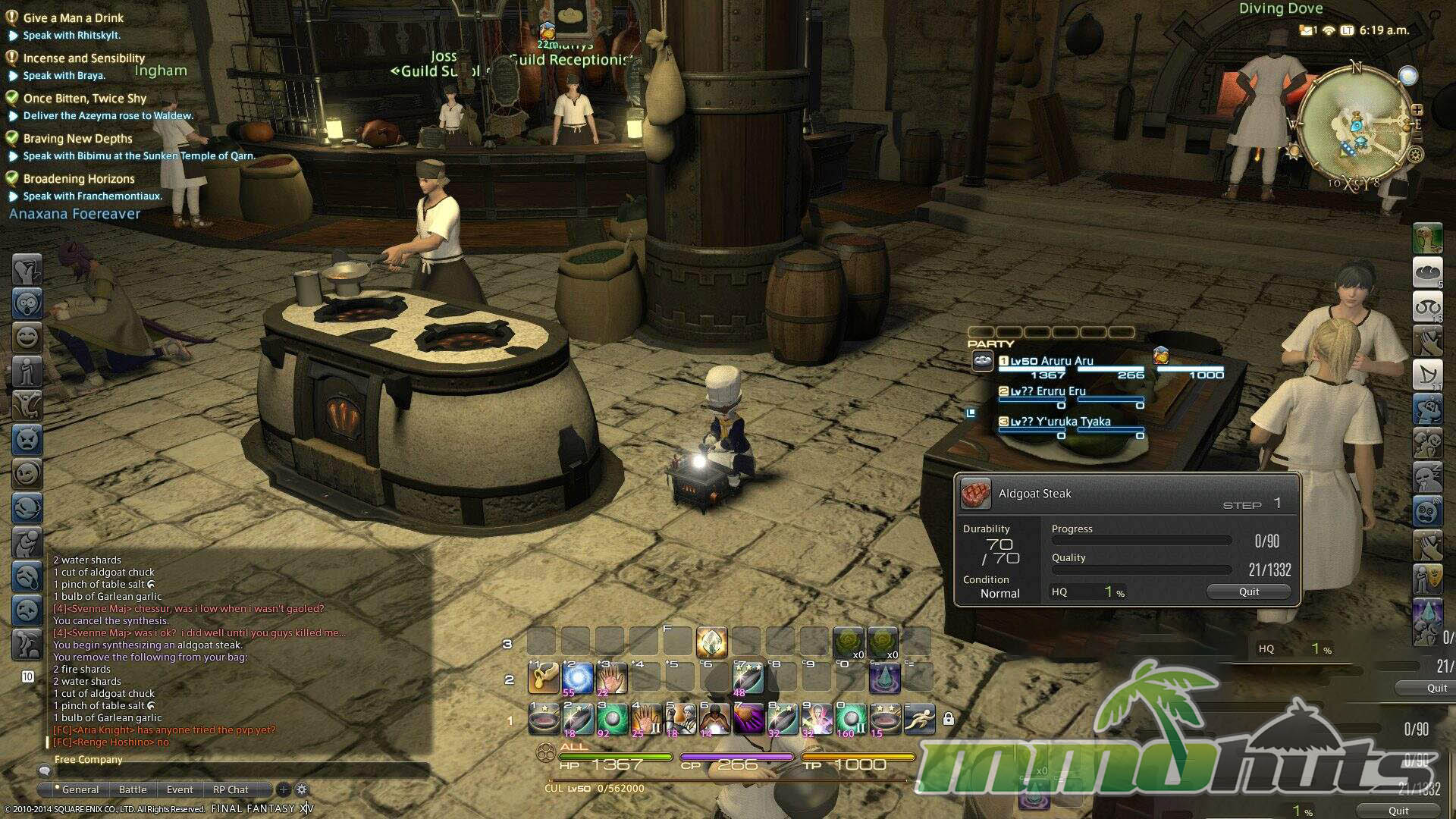Show the RP Chat tab
The image size is (1456, 819).
pyautogui.click(x=231, y=789)
